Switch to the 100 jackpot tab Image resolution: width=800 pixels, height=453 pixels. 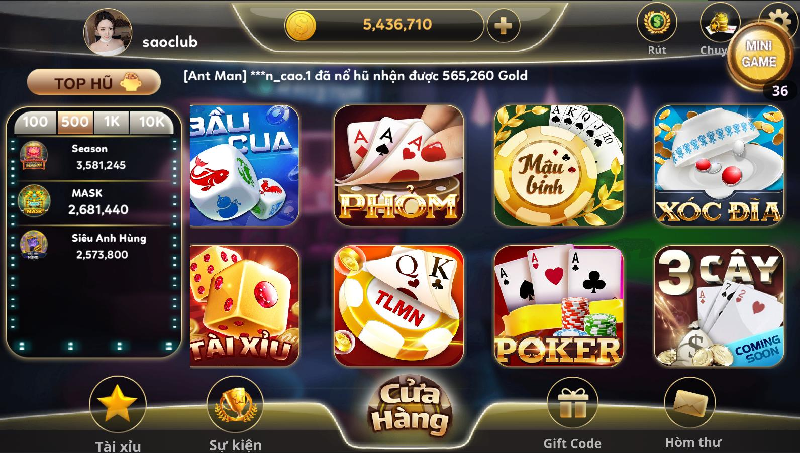pos(36,122)
